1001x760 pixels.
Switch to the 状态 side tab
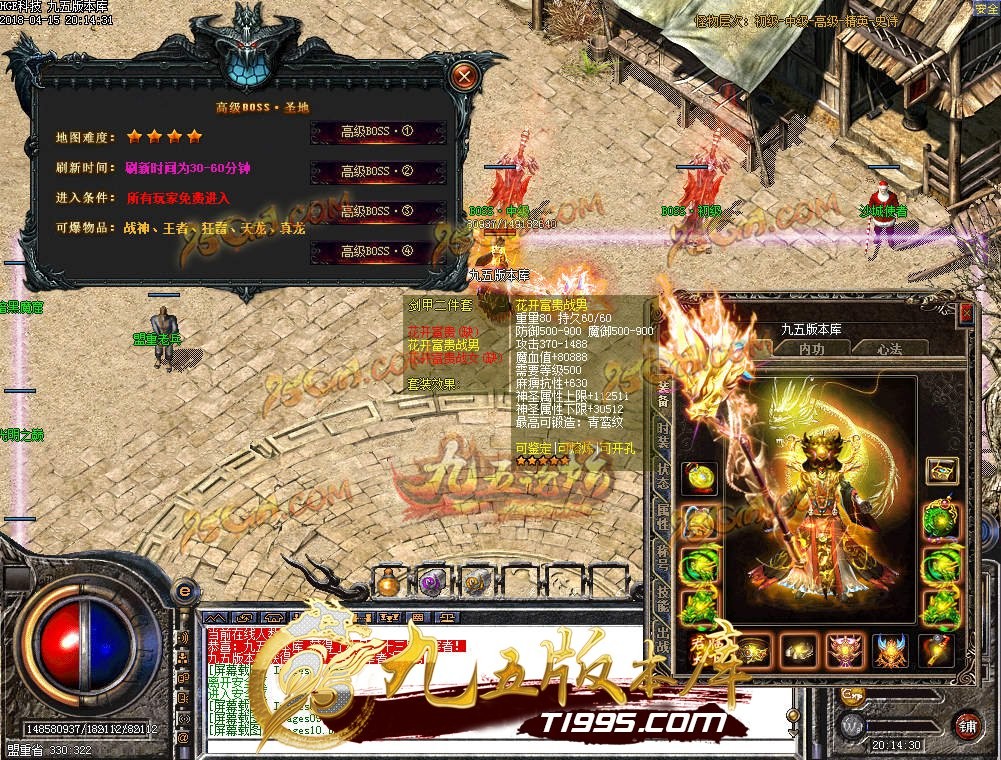(x=662, y=475)
